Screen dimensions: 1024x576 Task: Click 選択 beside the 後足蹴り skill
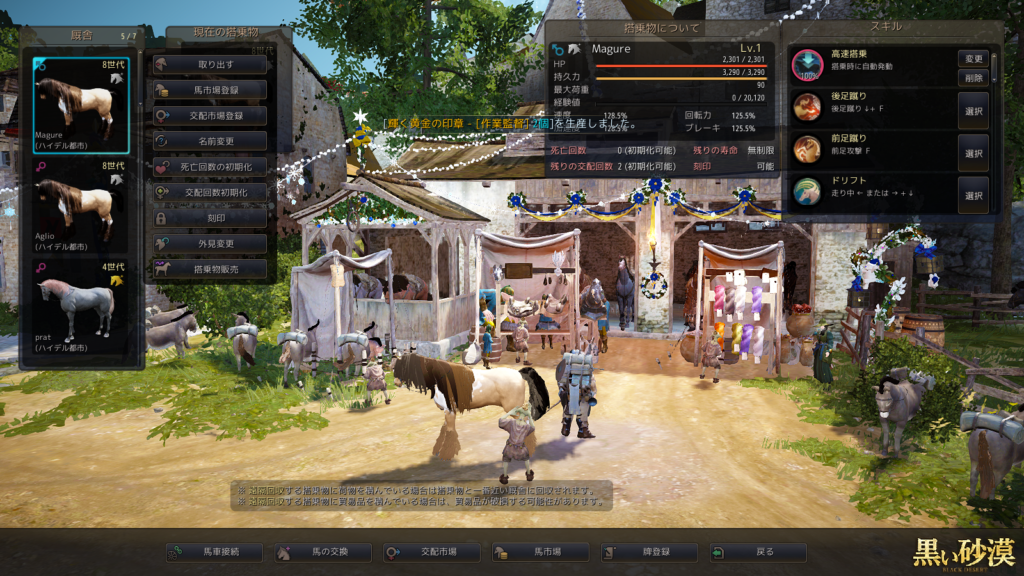pos(973,110)
